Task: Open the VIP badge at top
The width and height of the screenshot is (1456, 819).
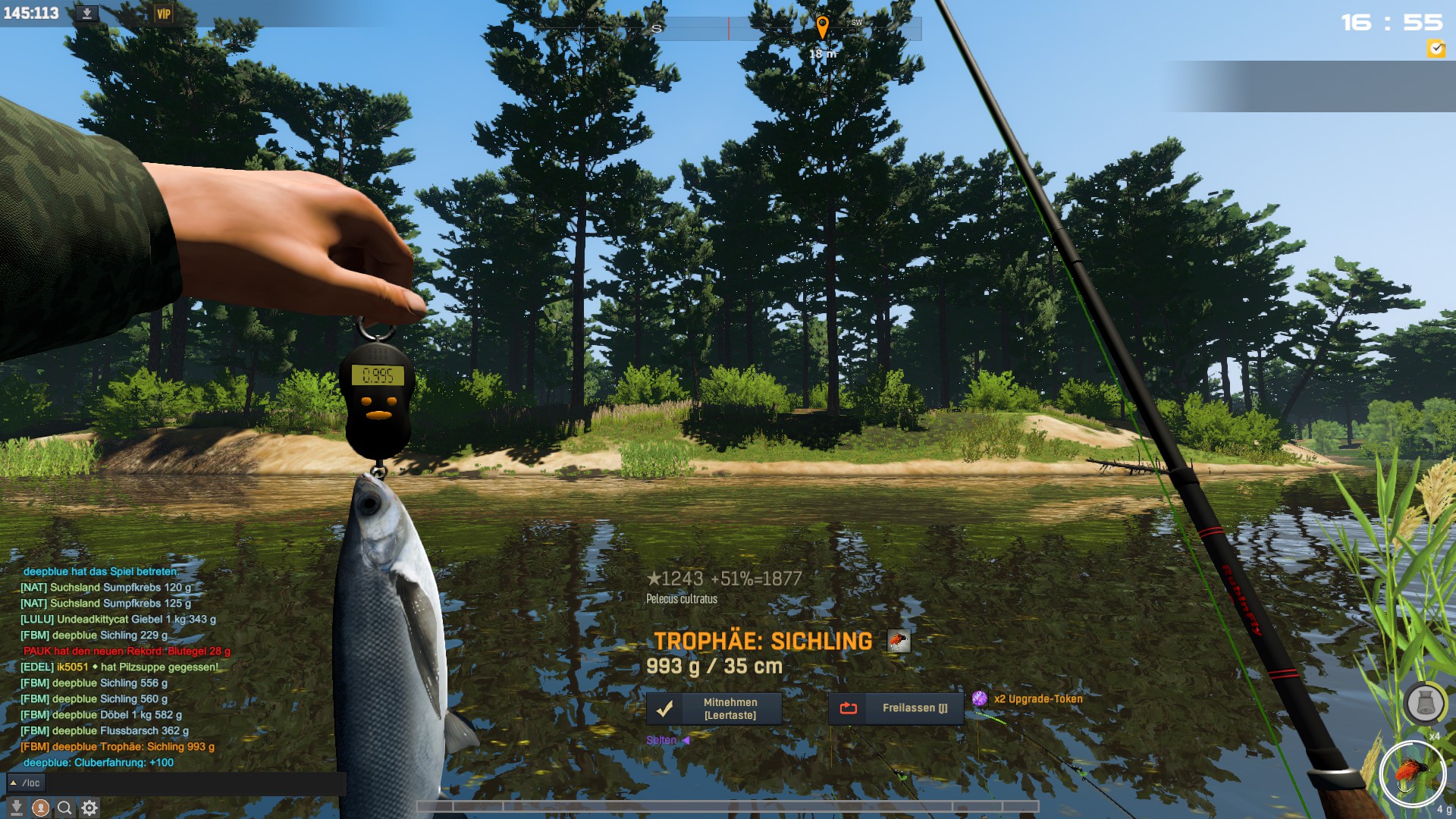Action: 163,14
